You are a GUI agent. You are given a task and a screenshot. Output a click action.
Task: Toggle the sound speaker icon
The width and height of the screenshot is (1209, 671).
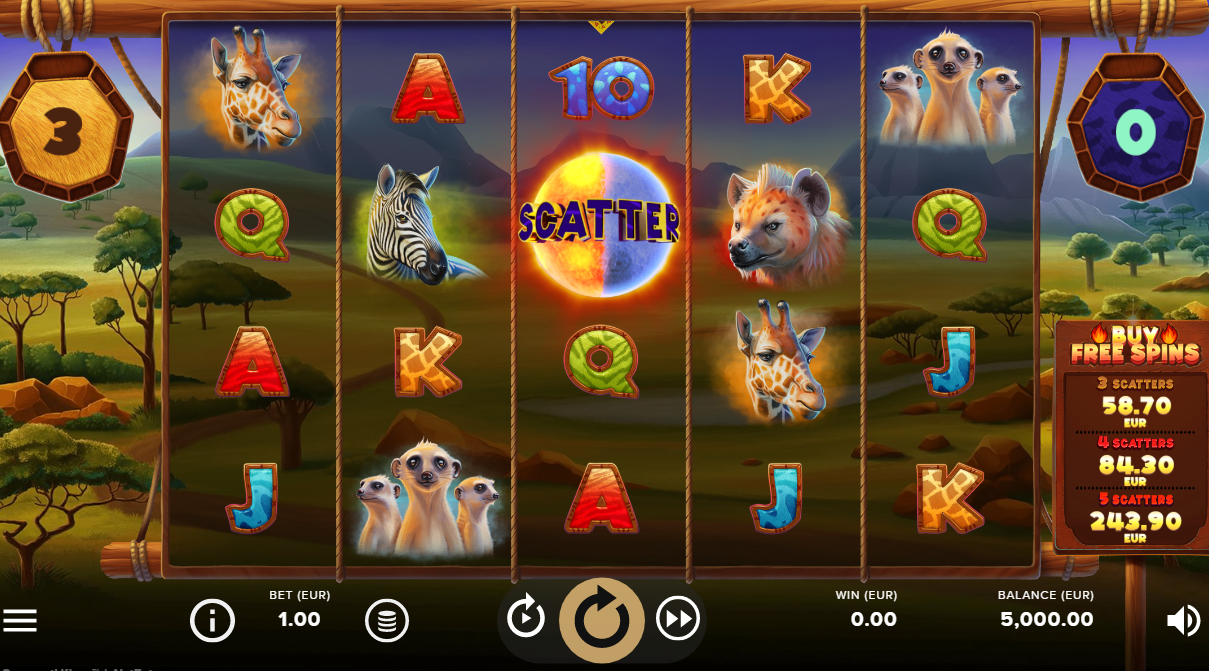(x=1183, y=621)
